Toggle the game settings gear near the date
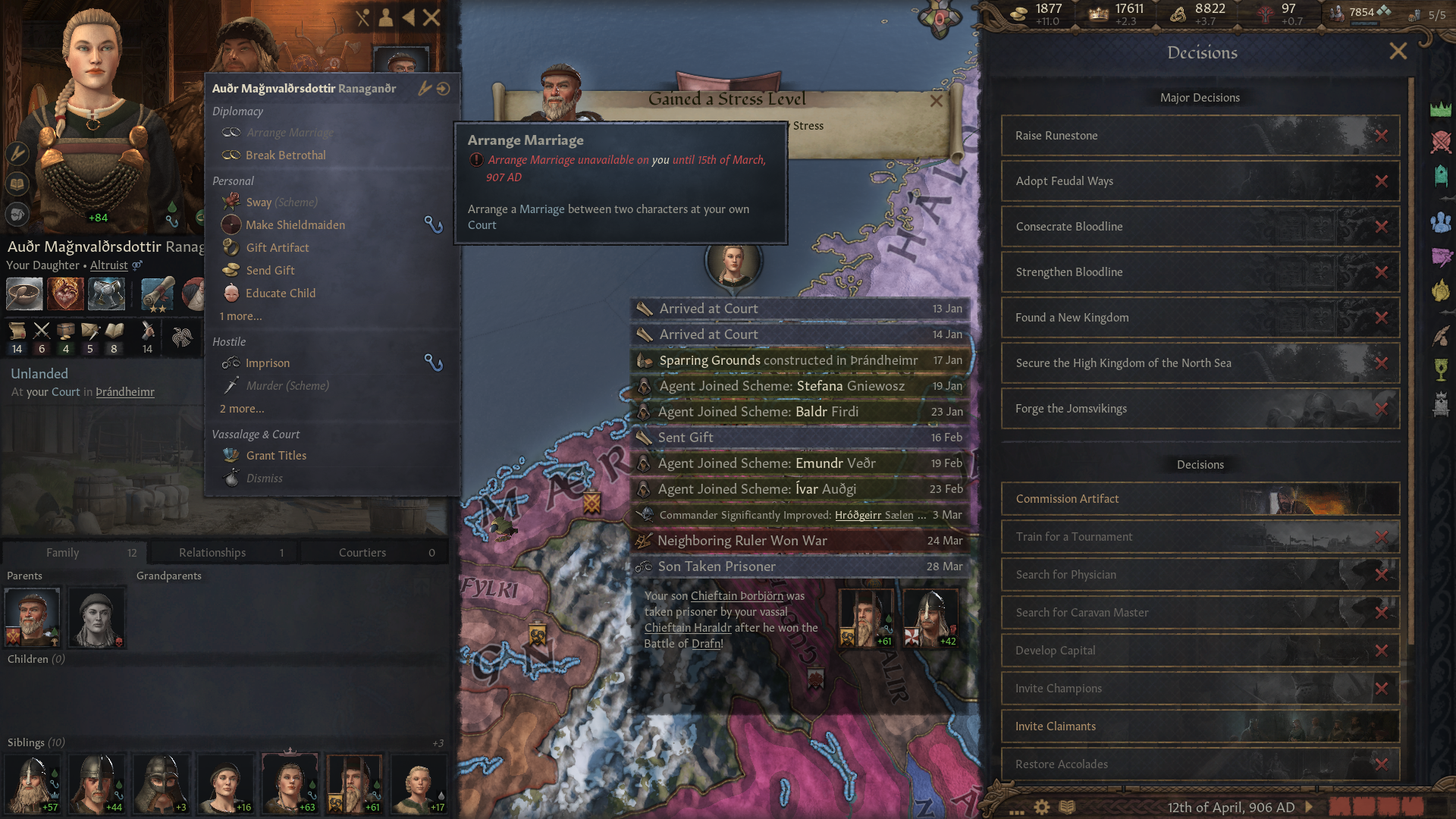The height and width of the screenshot is (819, 1456). coord(1042,807)
